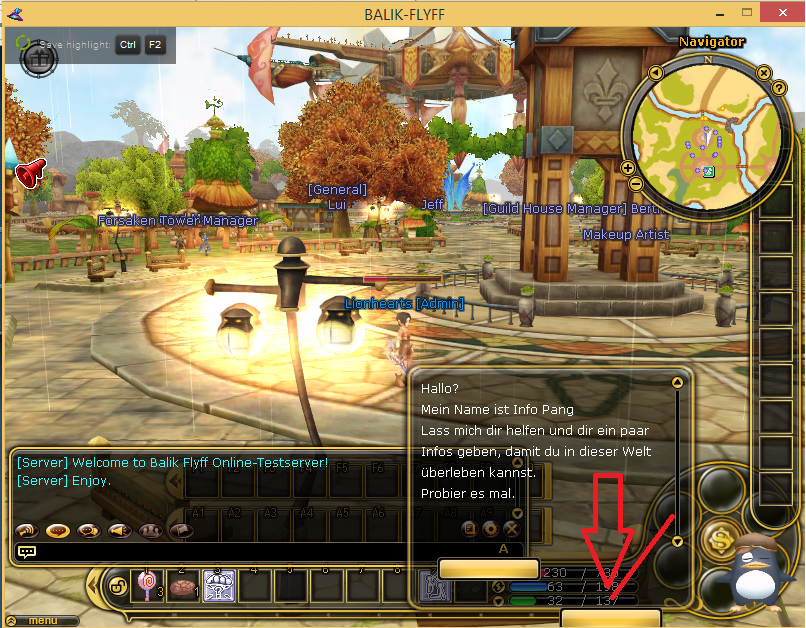Viewport: 806px width, 628px height.
Task: Open the chat settings gear icon
Action: point(490,528)
